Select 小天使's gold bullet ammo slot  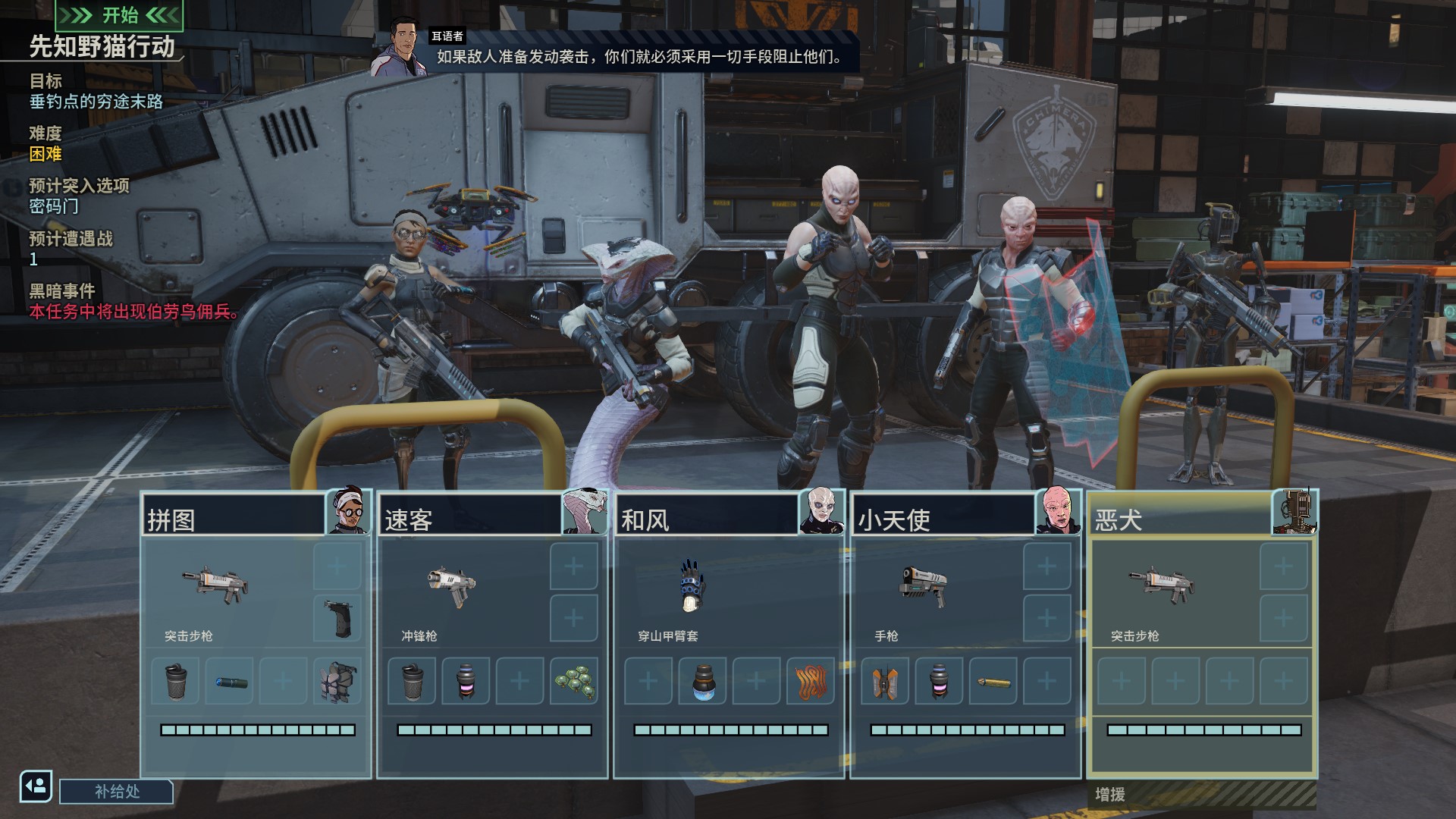point(993,681)
